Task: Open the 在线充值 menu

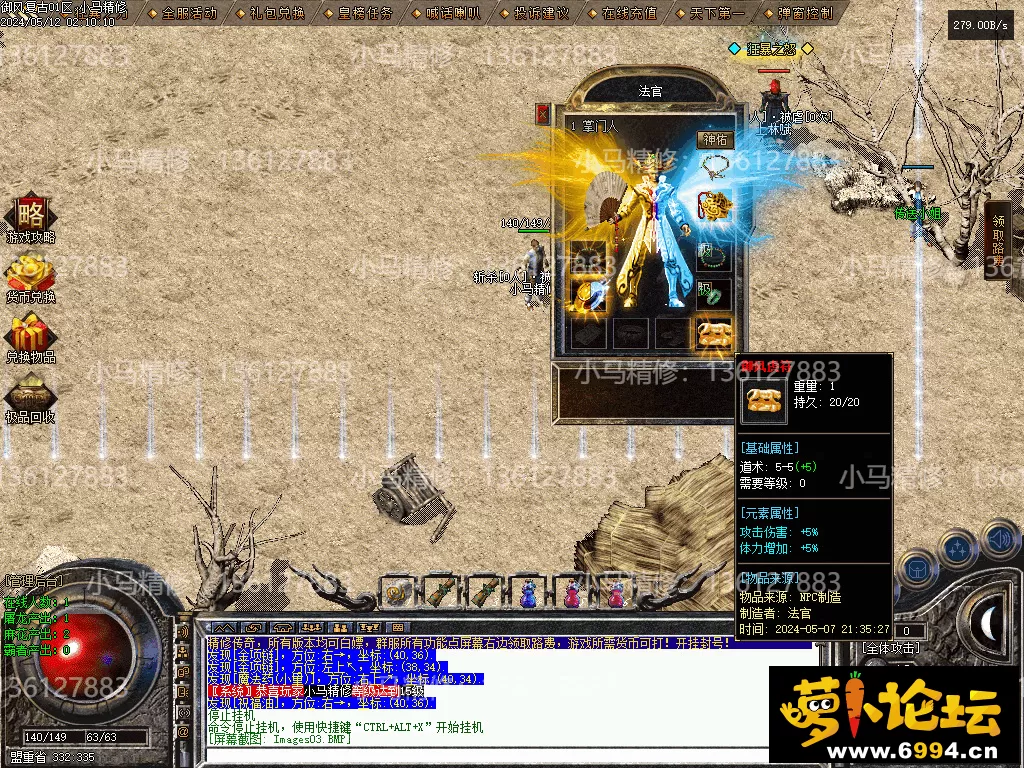Action: coord(623,13)
